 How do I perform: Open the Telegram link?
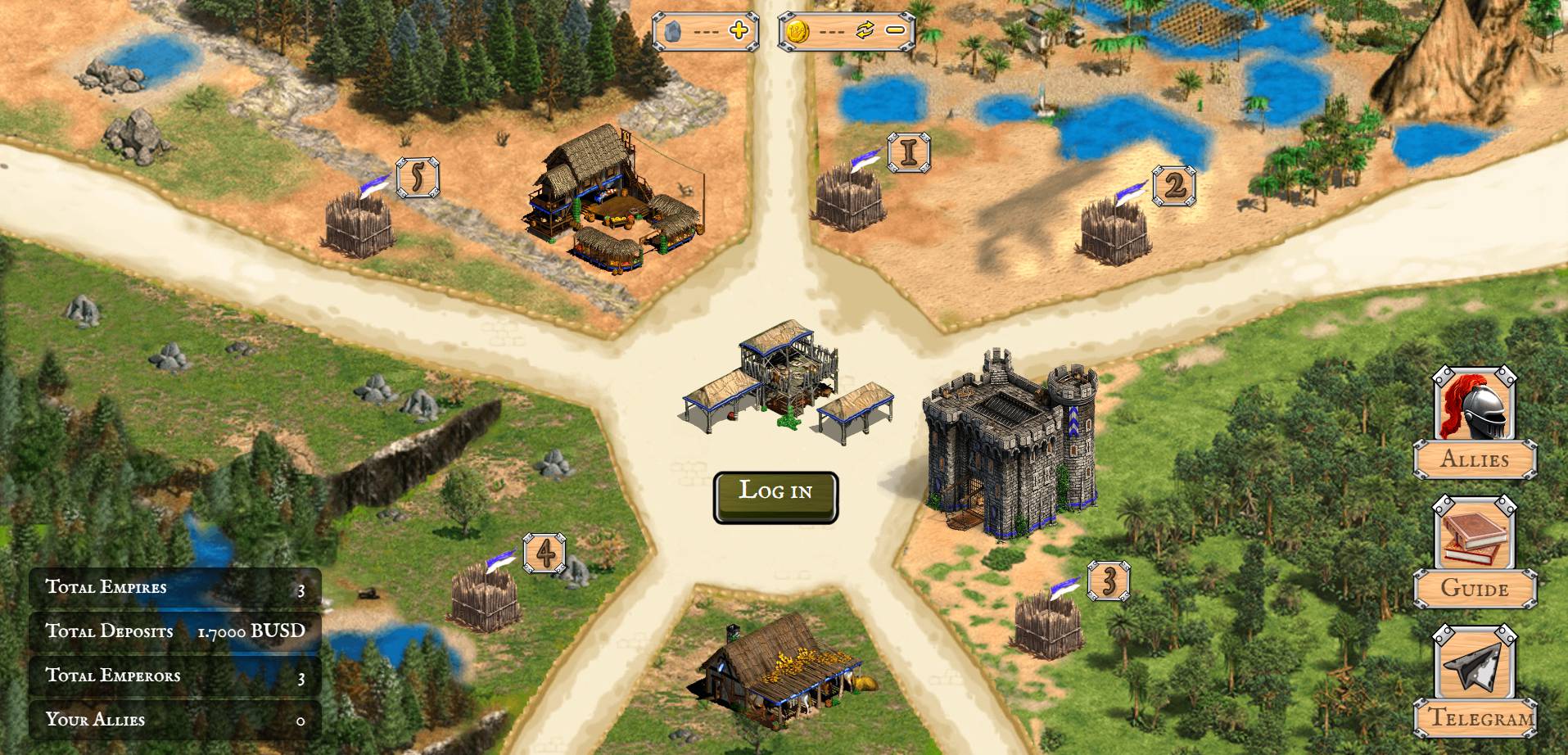click(x=1475, y=682)
